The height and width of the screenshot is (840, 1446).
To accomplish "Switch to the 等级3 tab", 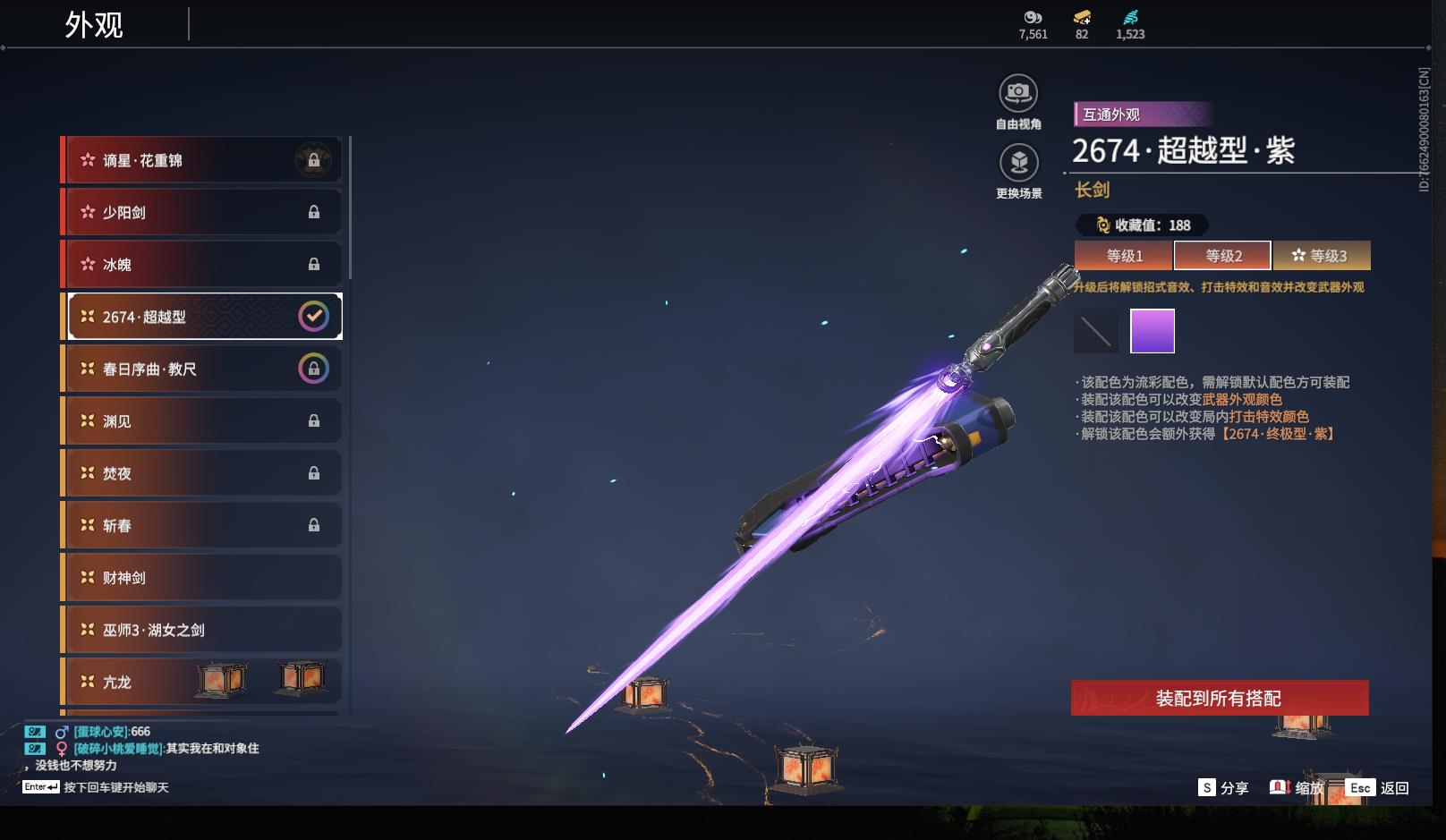I will pos(1321,256).
